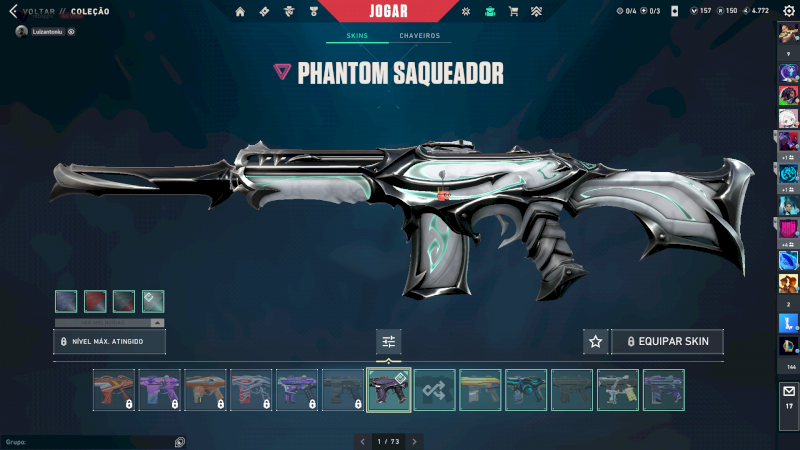Screen dimensions: 800x450
Task: Open the skin filter sliders button
Action: 388,342
